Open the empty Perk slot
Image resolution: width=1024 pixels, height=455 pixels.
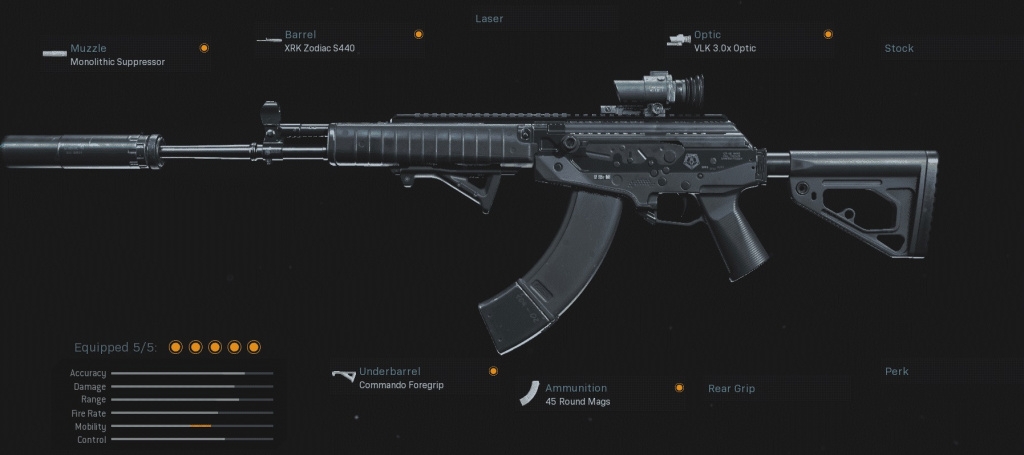[x=896, y=371]
